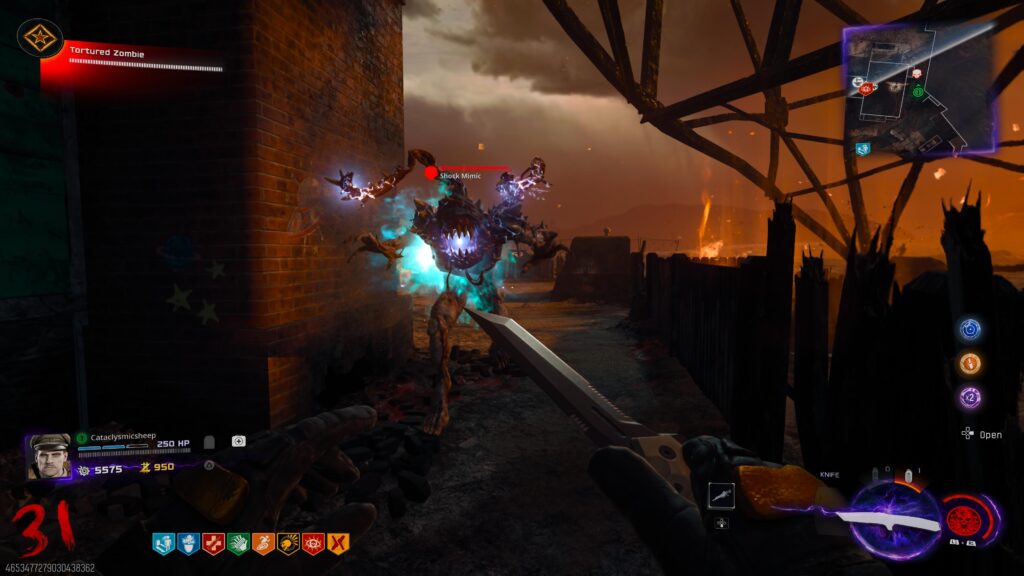Select the dagger equipment slot

click(720, 494)
